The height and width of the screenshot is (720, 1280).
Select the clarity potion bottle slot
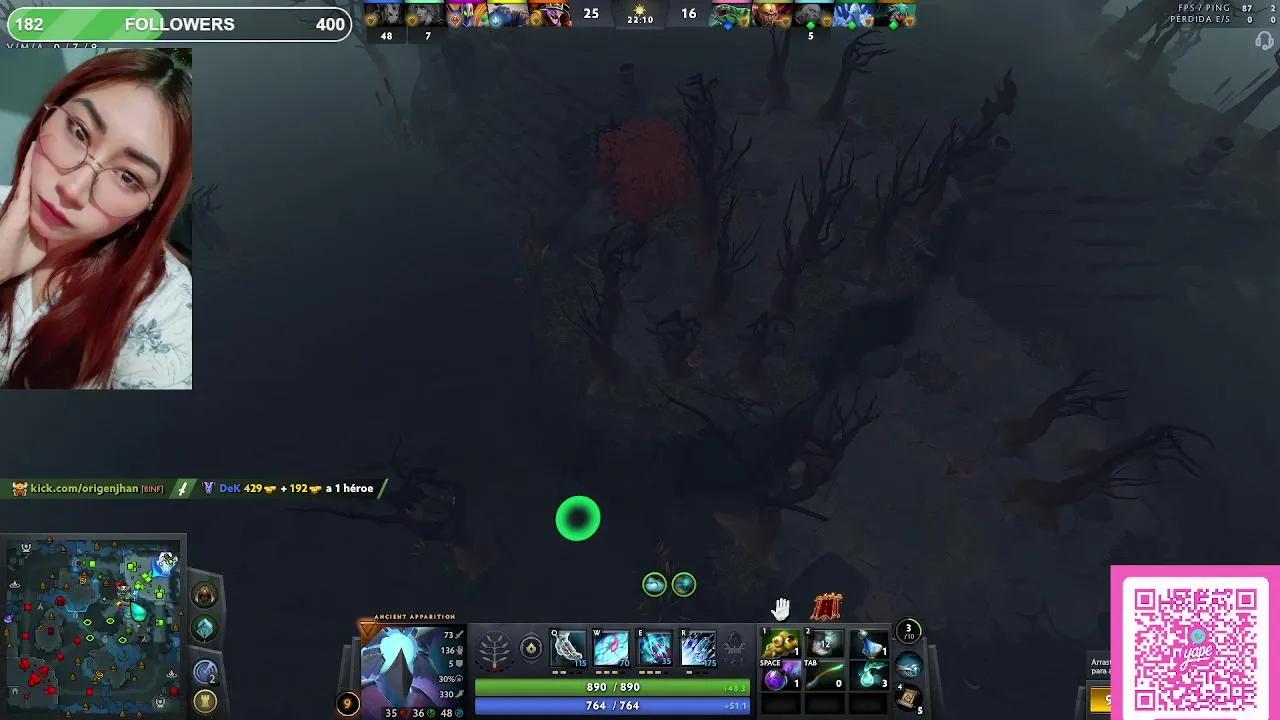(x=869, y=643)
